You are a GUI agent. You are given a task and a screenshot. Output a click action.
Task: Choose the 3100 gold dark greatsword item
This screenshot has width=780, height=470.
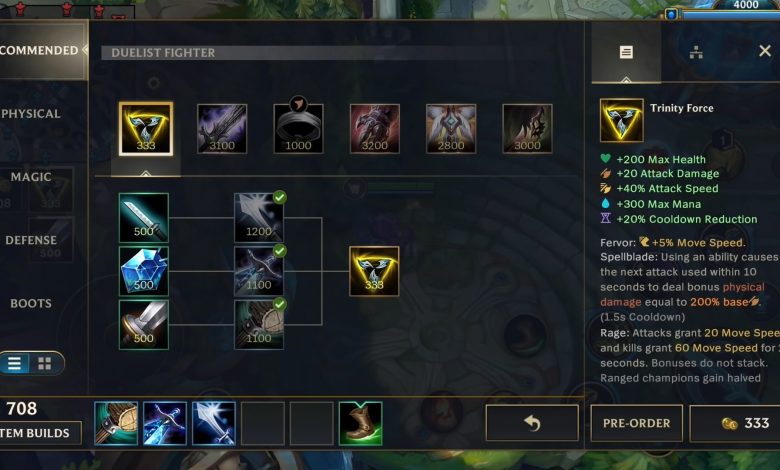(x=222, y=129)
